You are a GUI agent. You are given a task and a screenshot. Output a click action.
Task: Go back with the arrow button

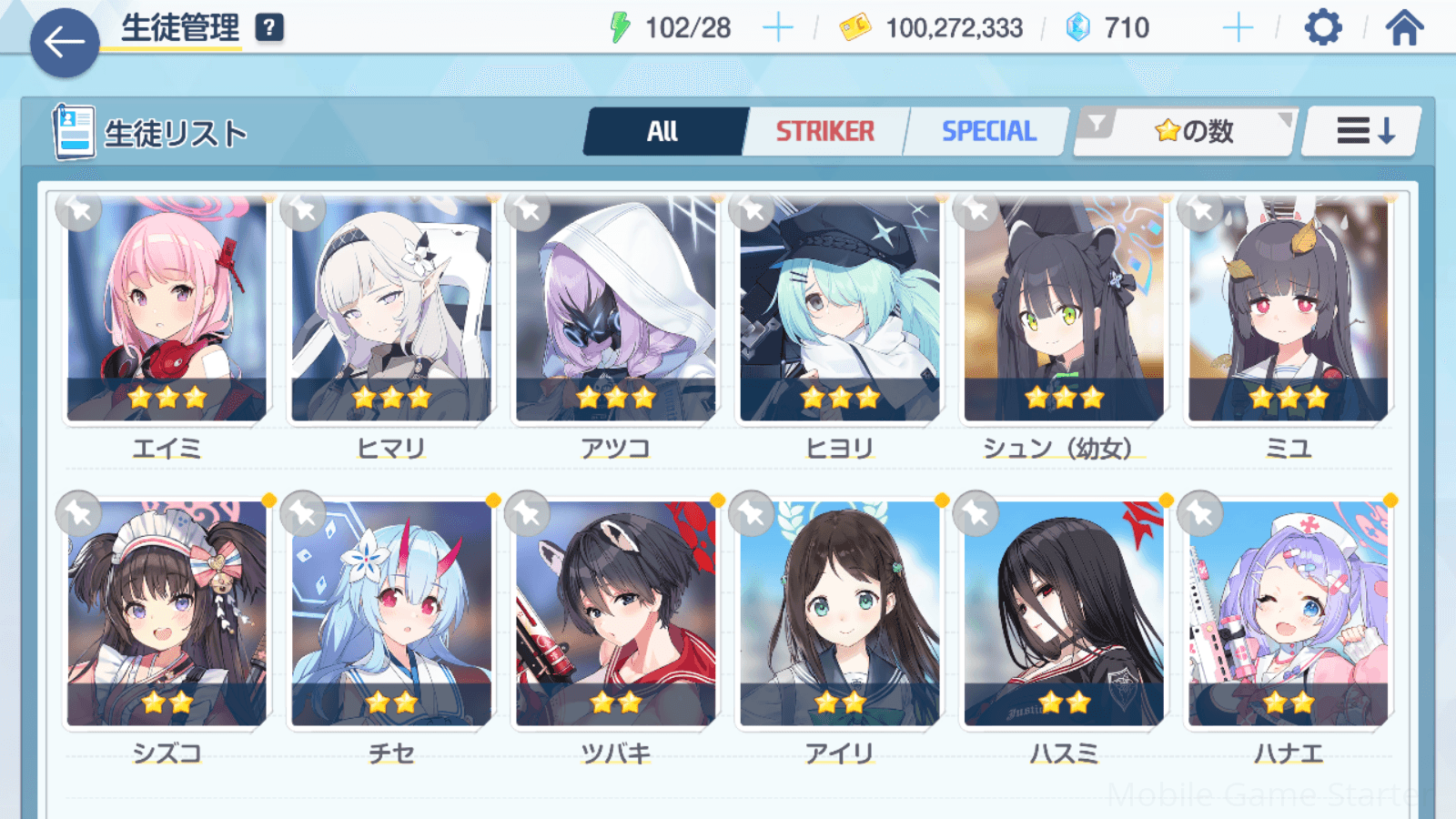click(x=65, y=42)
